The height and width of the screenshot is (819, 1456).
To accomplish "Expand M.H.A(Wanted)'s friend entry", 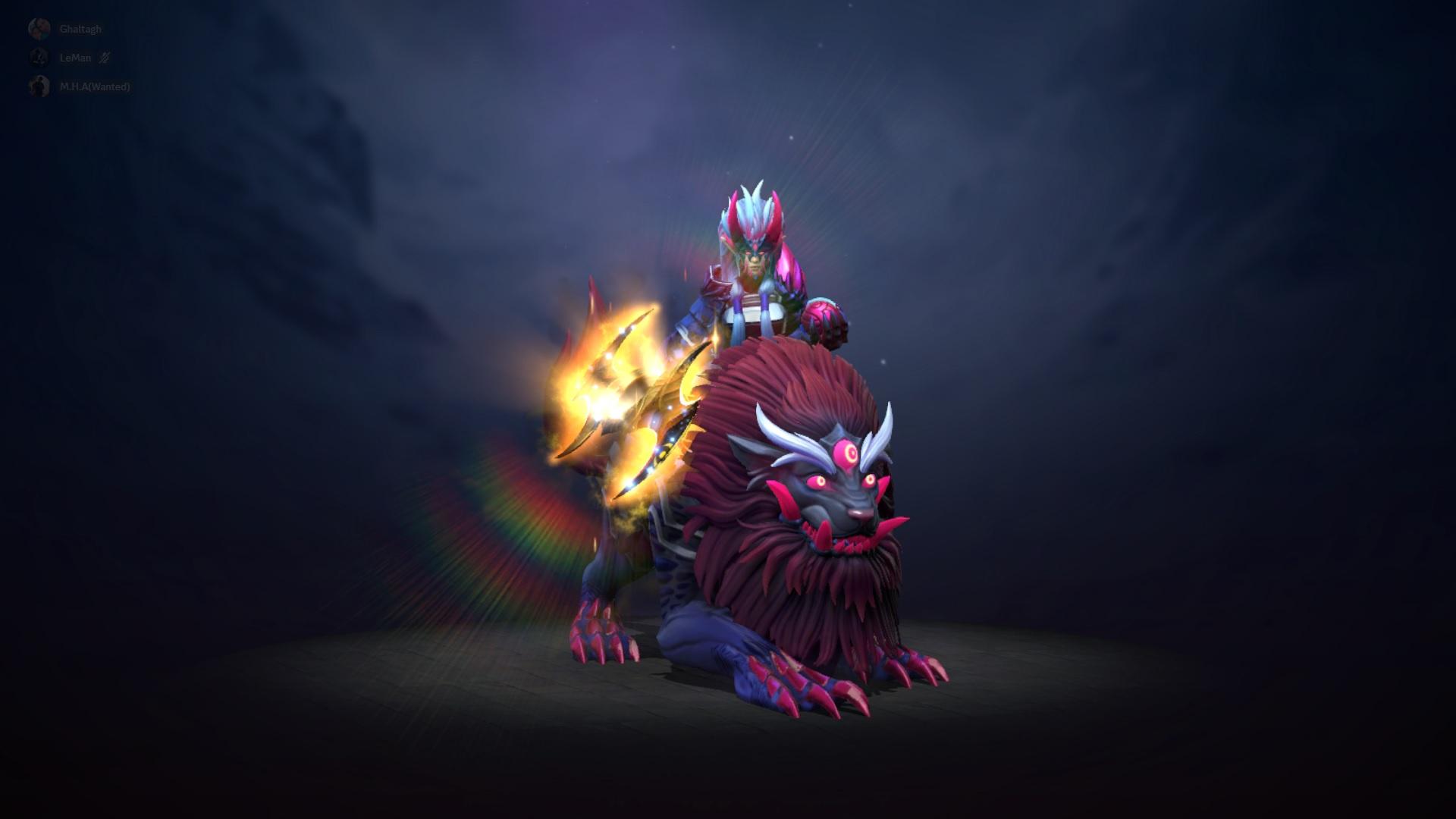I will (95, 88).
